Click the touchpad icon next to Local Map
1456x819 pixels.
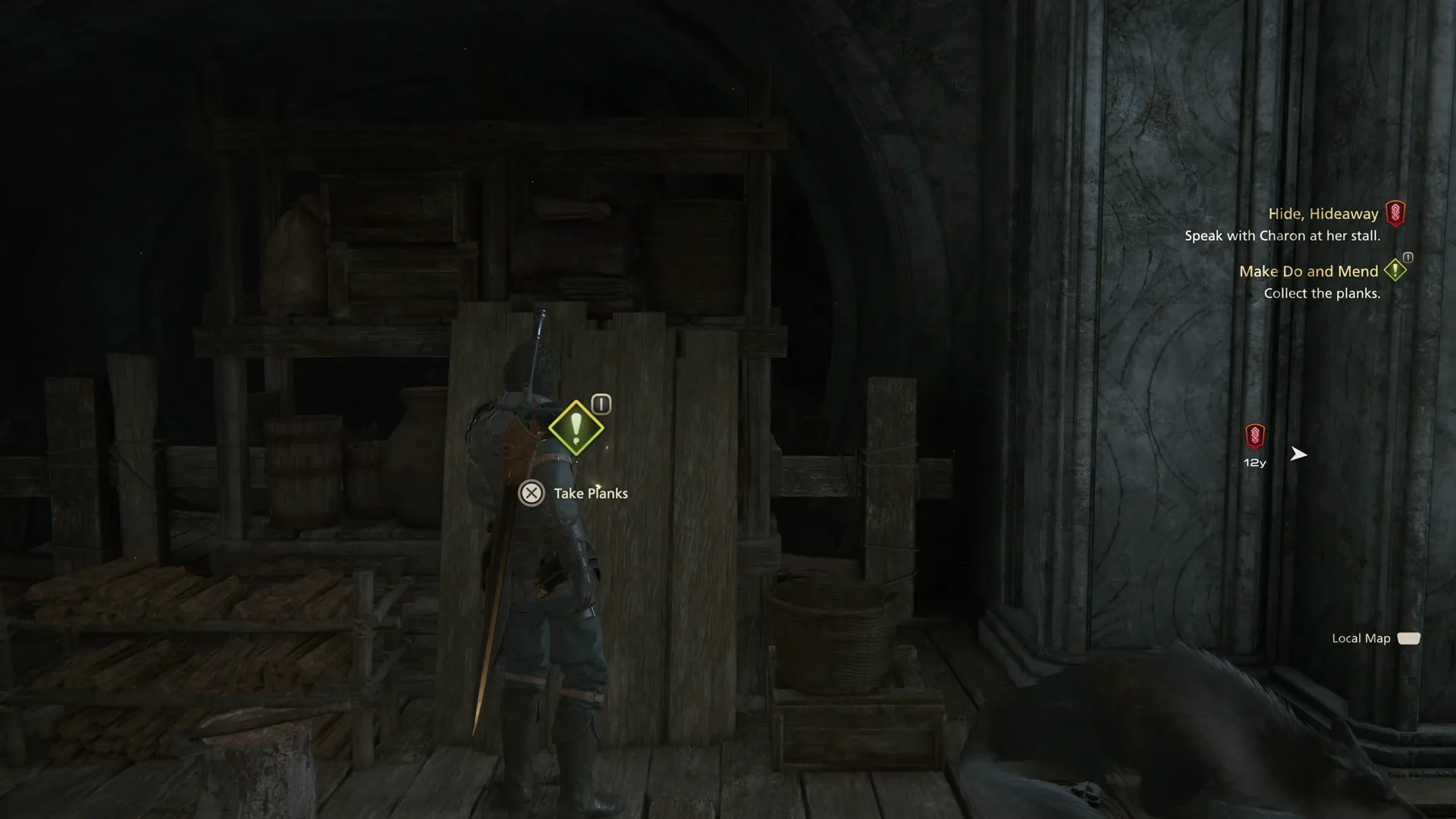pos(1410,638)
